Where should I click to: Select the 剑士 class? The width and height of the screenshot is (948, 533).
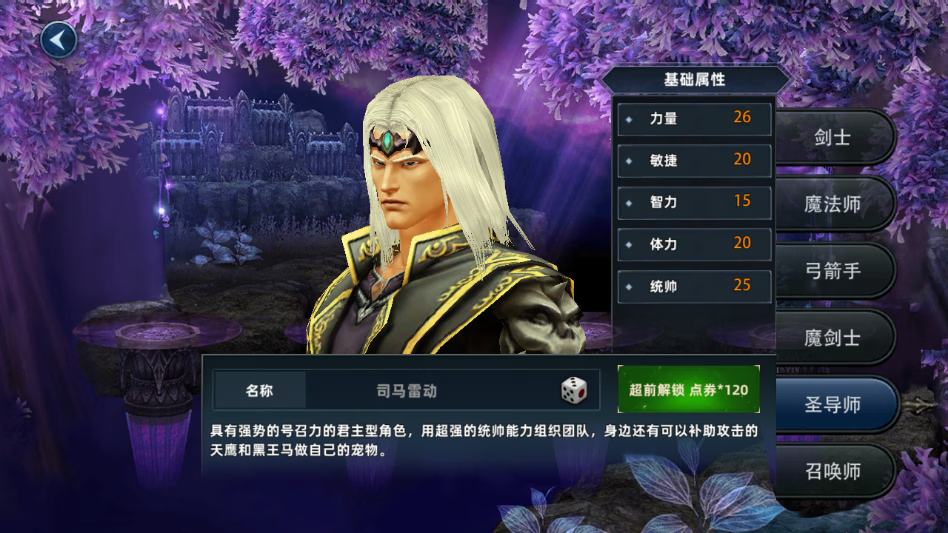tap(833, 138)
